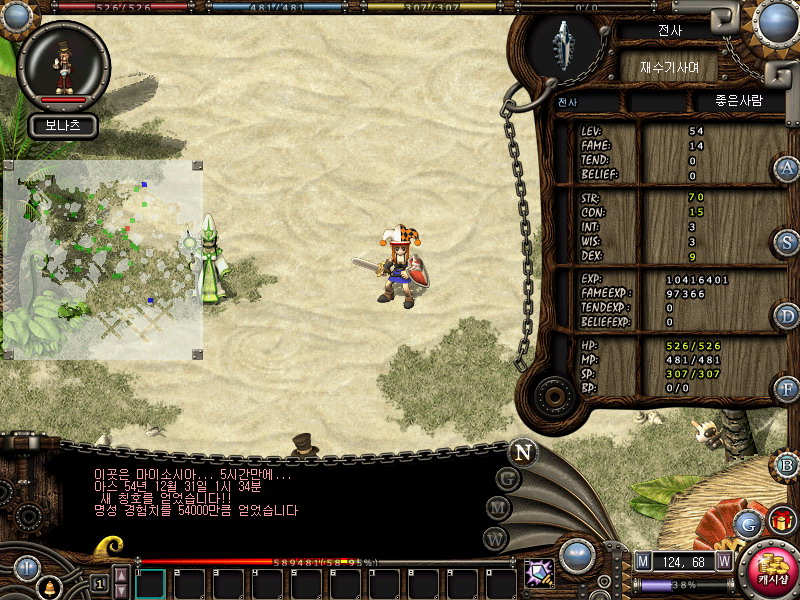800x600 pixels.
Task: Click the round D button on the stats panel
Action: click(787, 316)
